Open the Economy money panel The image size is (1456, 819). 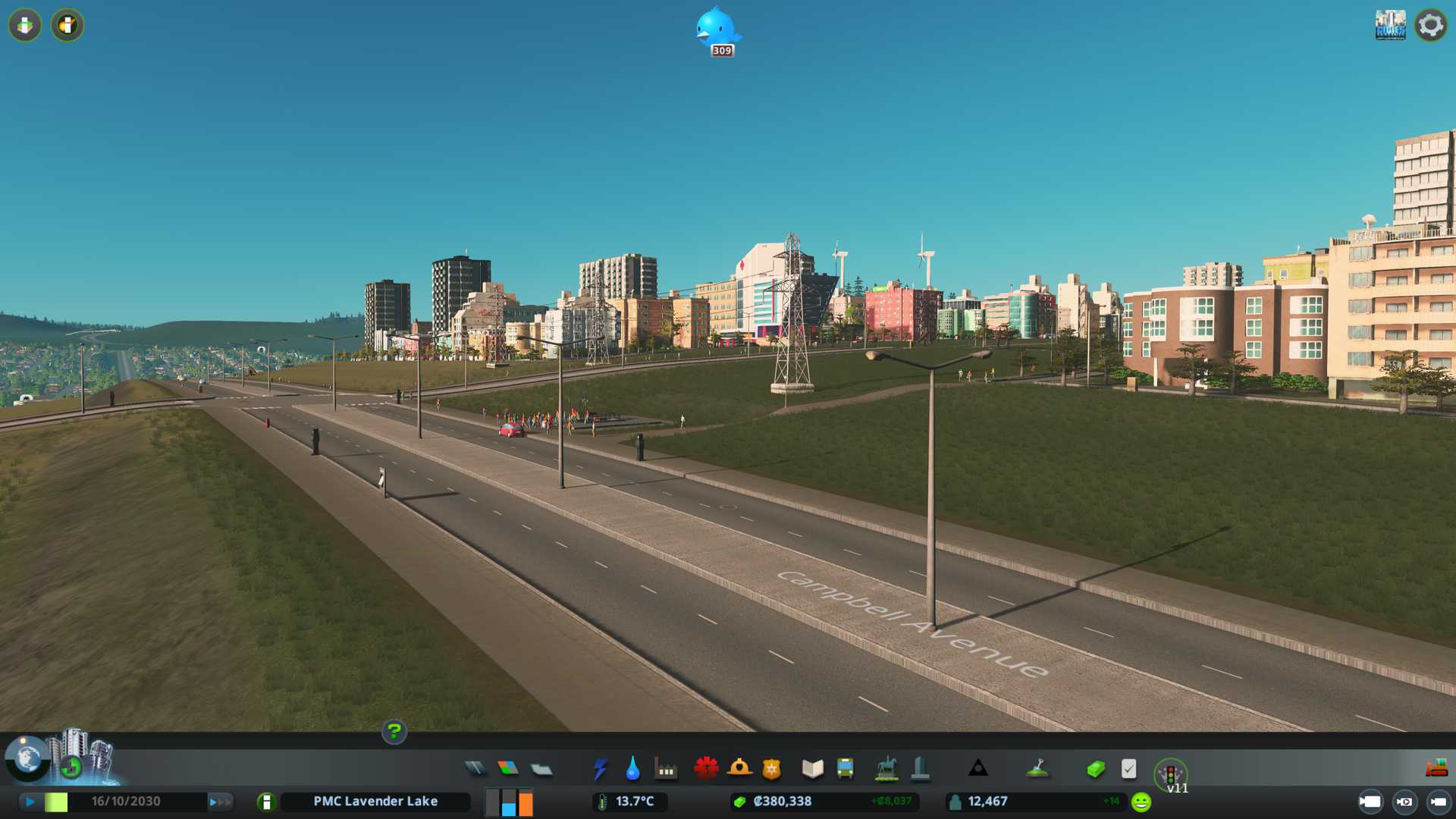point(1095,769)
